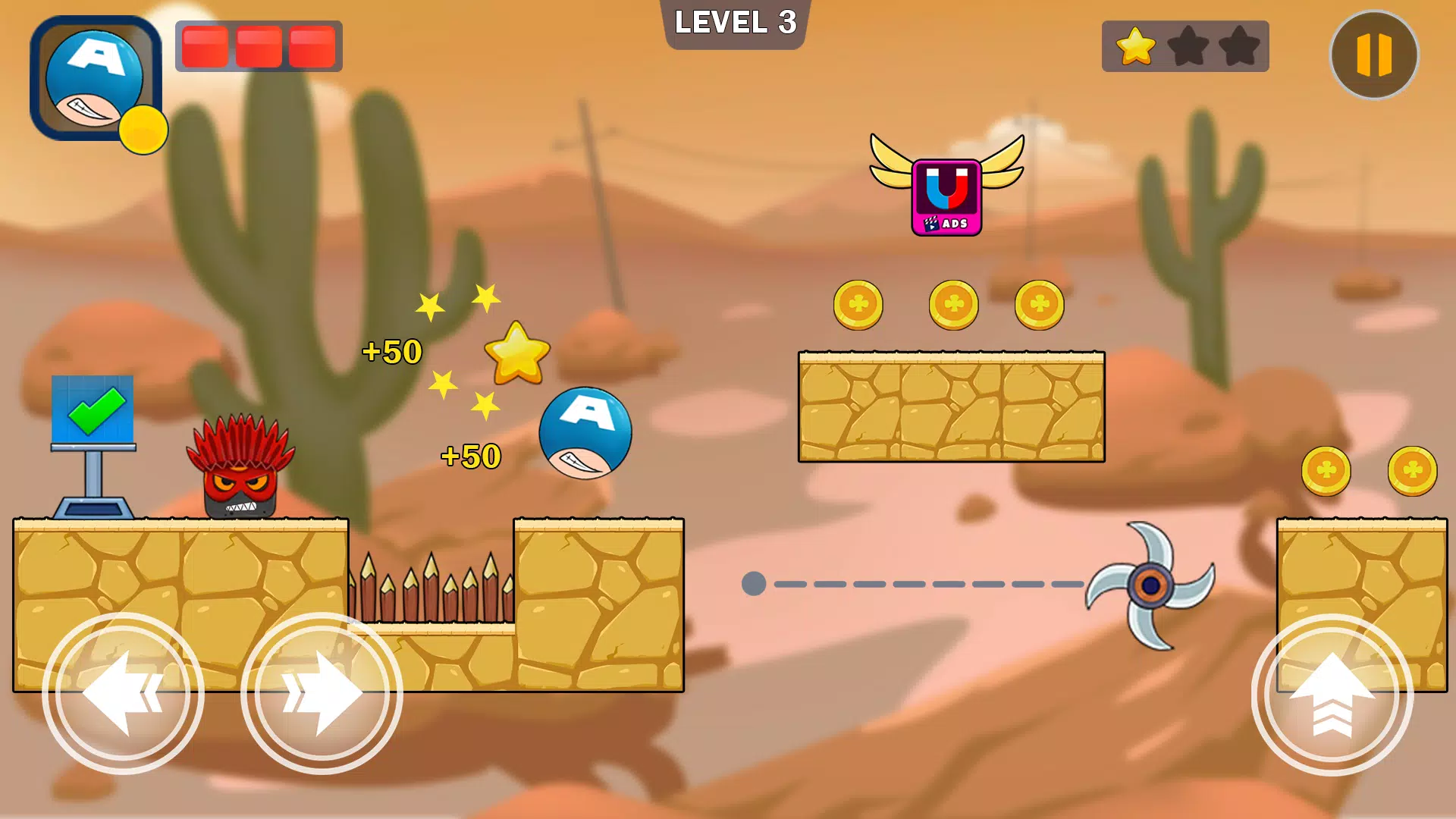Select the LEVEL 3 banner
This screenshot has height=819, width=1456.
pos(734,24)
